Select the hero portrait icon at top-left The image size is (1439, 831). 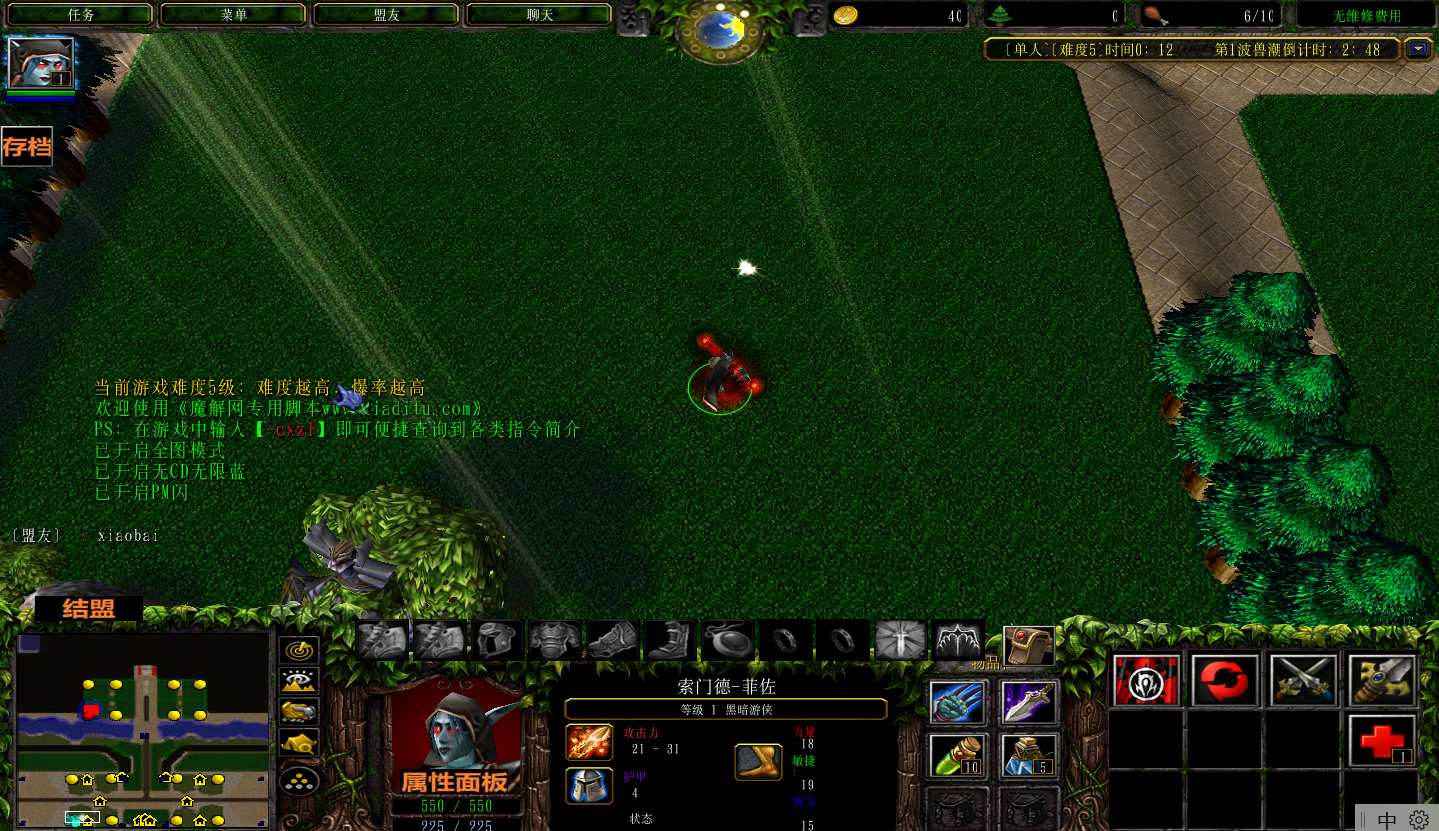(x=41, y=63)
